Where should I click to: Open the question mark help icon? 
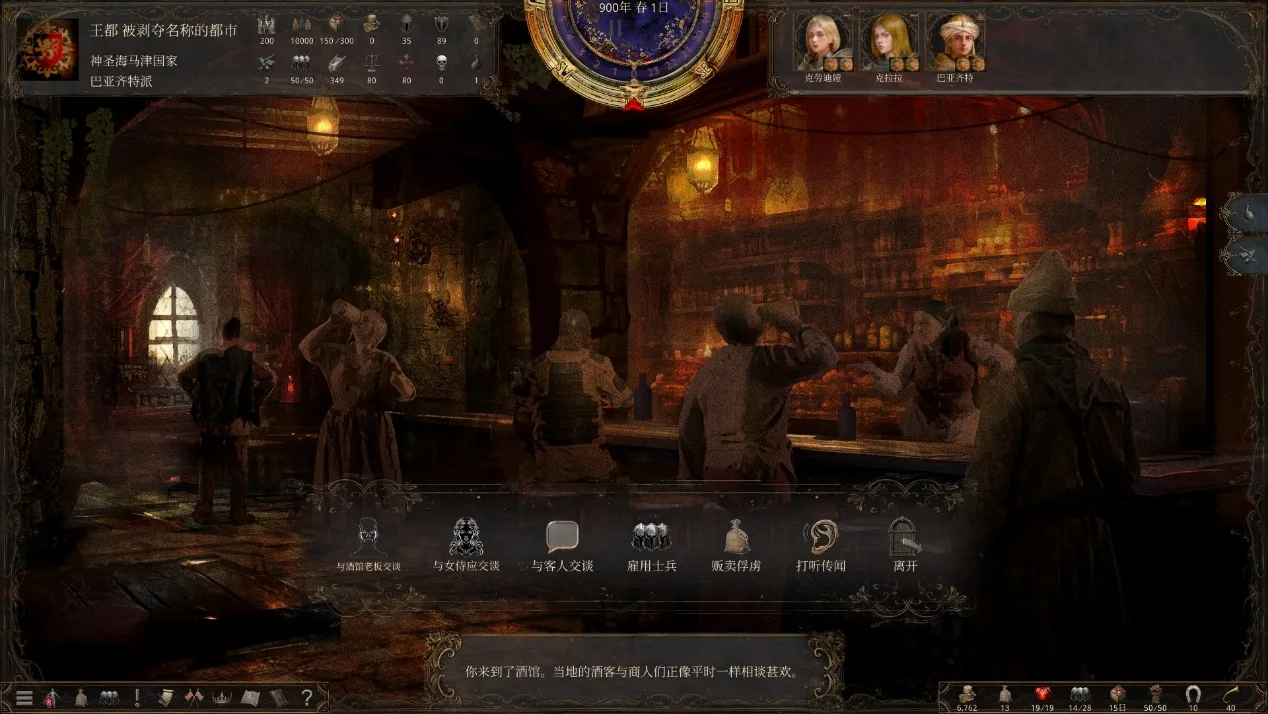307,697
